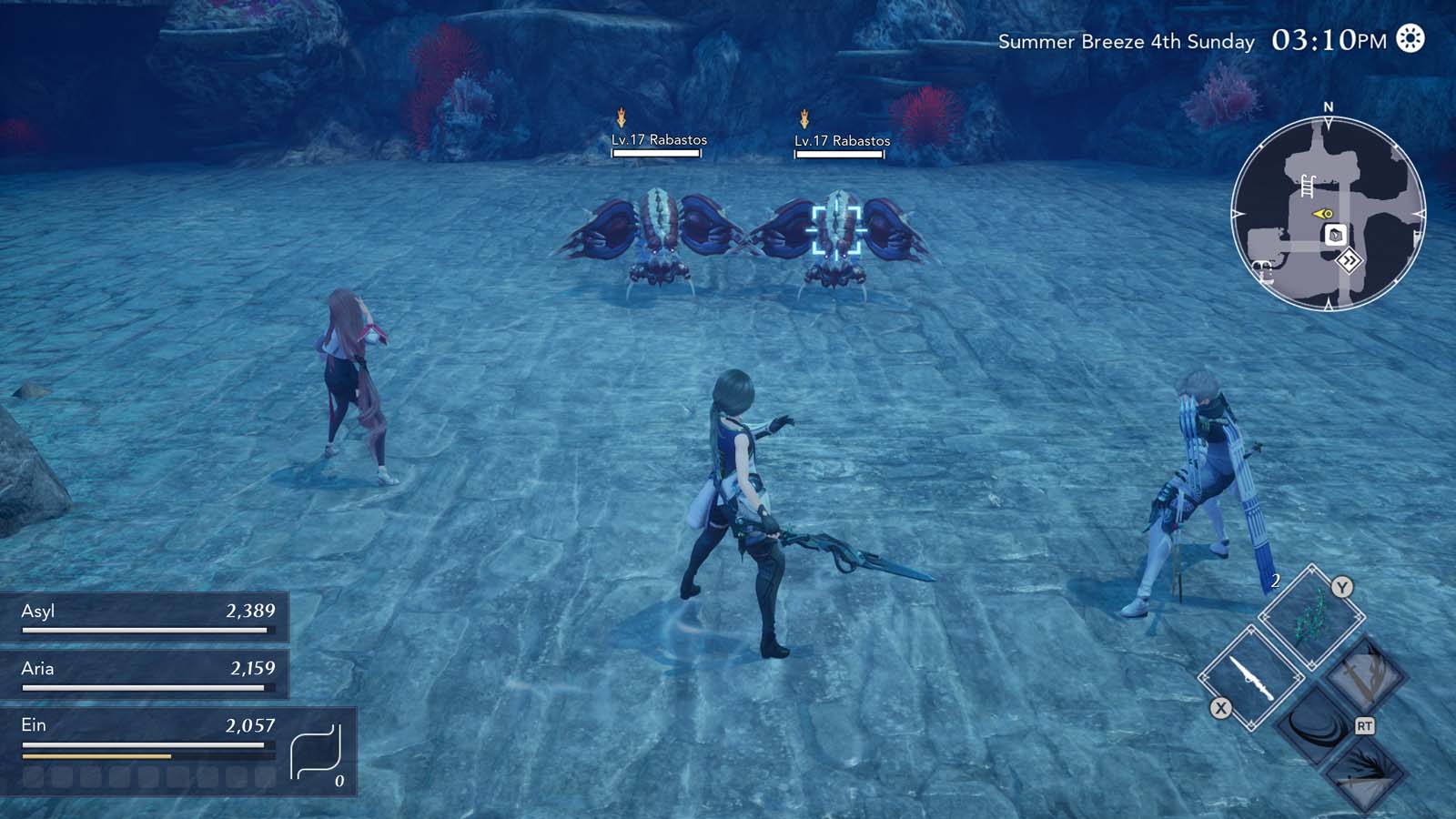Click the N compass marker to expand the minimap

[x=1329, y=106]
